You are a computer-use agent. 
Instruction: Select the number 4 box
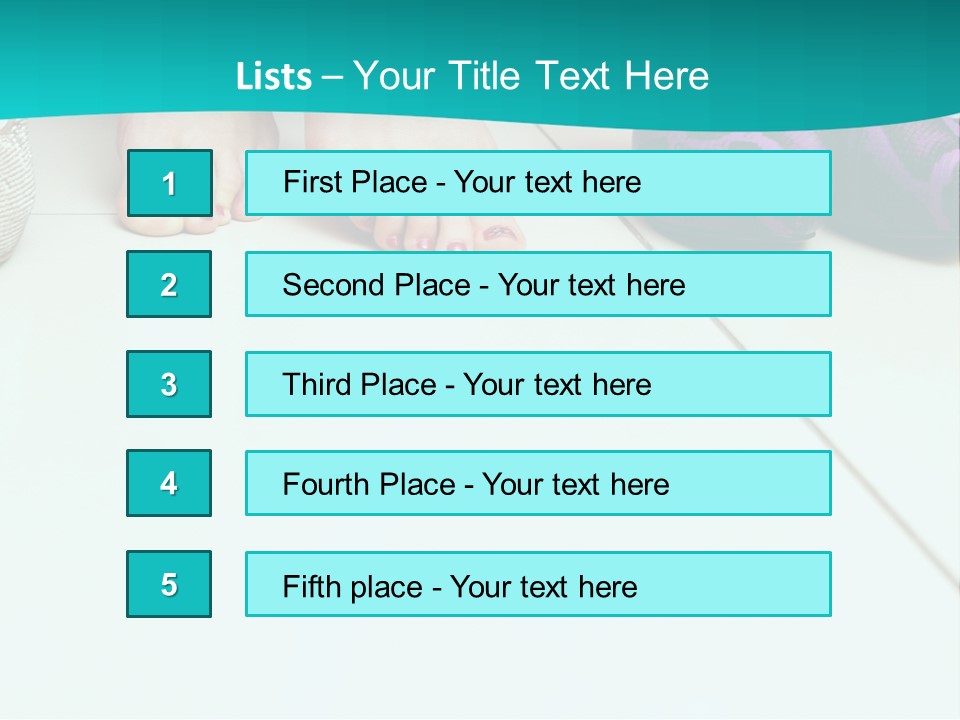169,483
